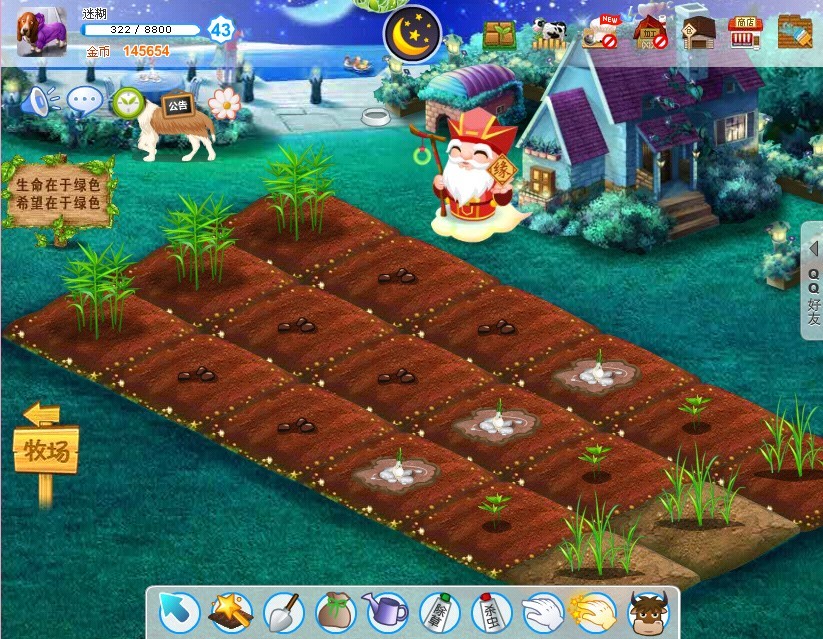Choose the 除草 weed killer bottle
823x639 pixels.
[439, 610]
